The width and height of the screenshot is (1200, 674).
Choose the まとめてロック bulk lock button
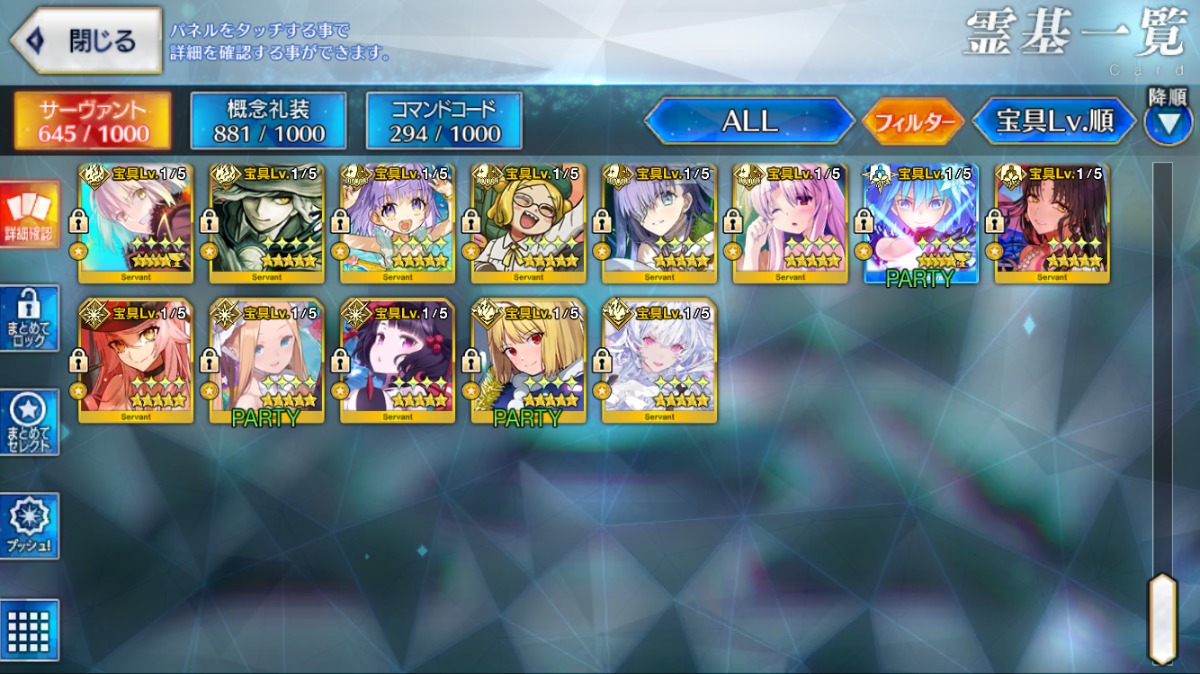coord(30,318)
